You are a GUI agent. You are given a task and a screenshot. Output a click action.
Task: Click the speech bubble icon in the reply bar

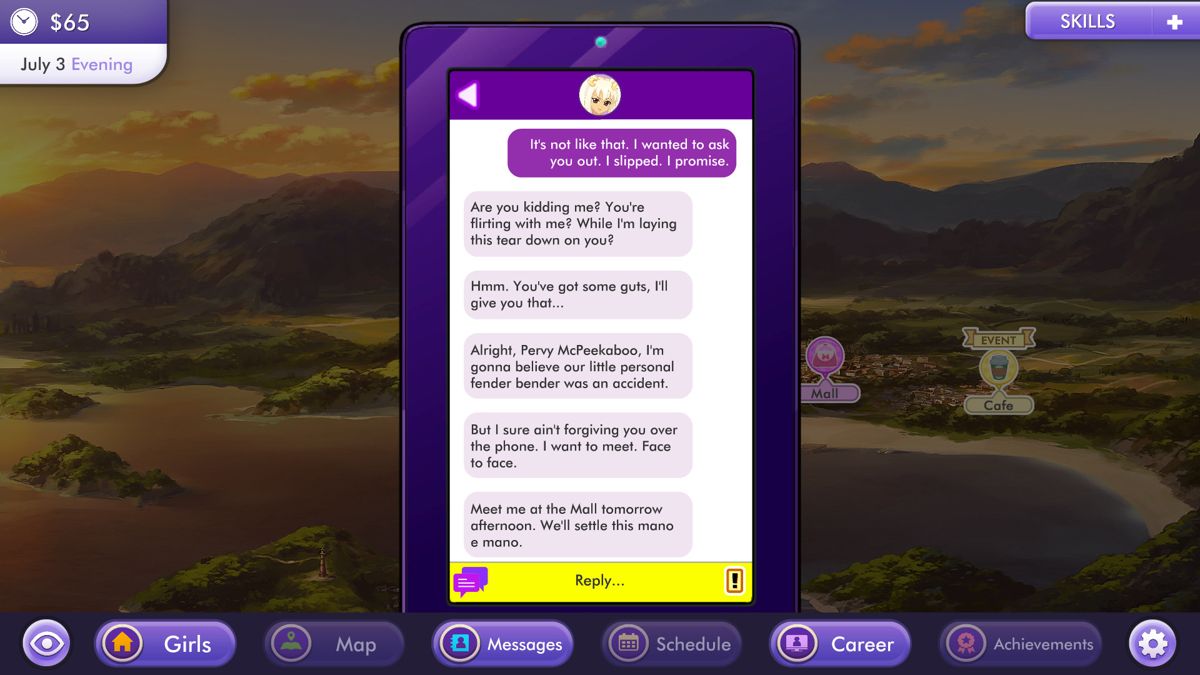(x=470, y=581)
